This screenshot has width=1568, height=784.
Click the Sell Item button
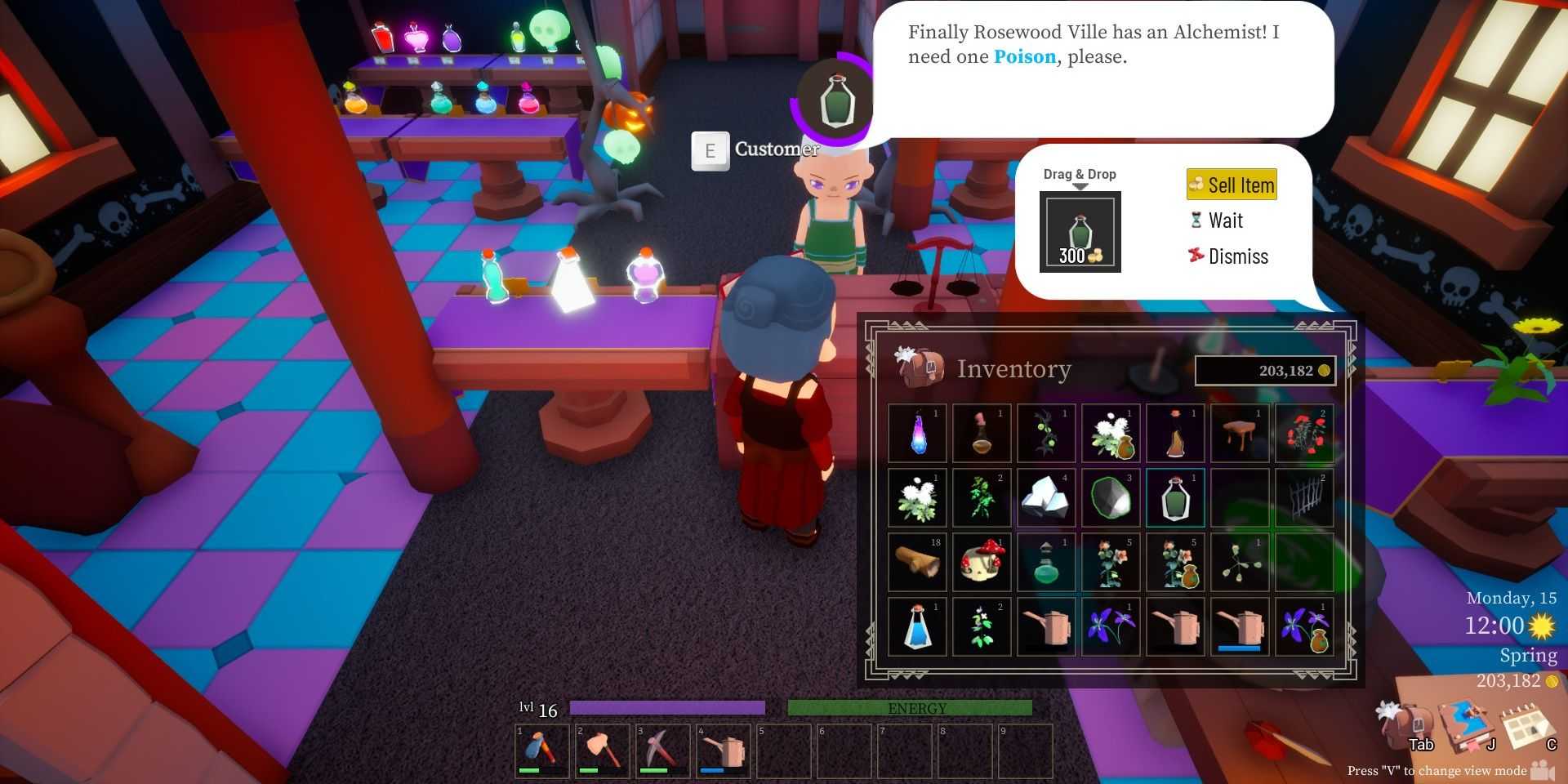click(x=1232, y=185)
